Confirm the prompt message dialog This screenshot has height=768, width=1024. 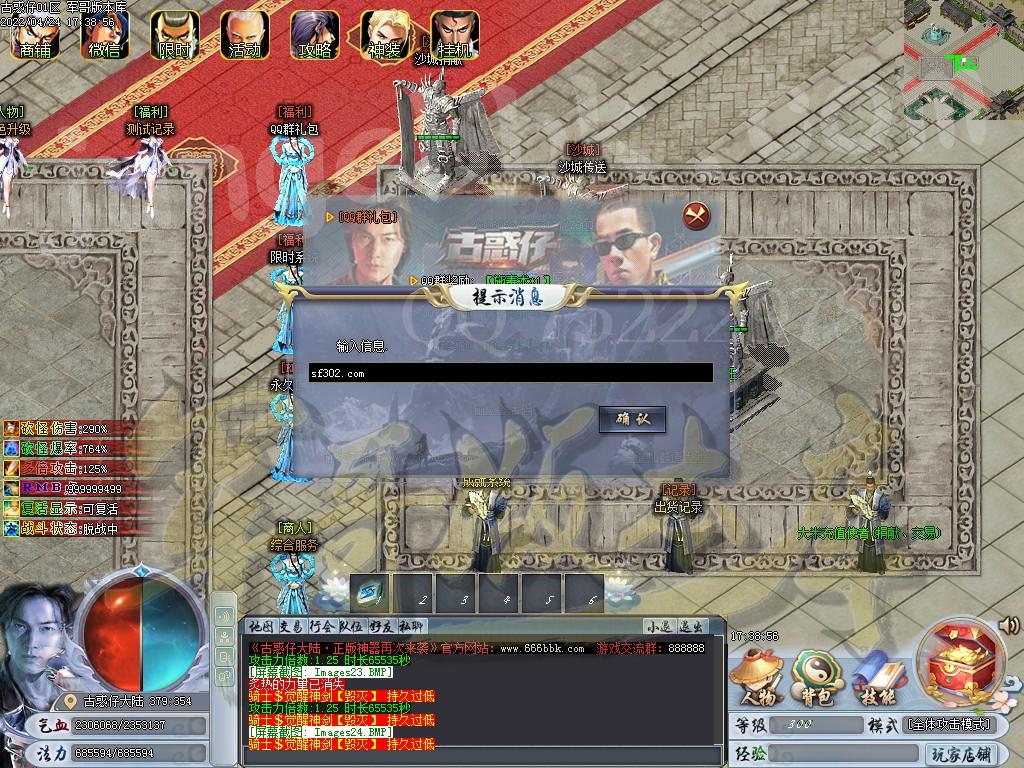point(632,419)
